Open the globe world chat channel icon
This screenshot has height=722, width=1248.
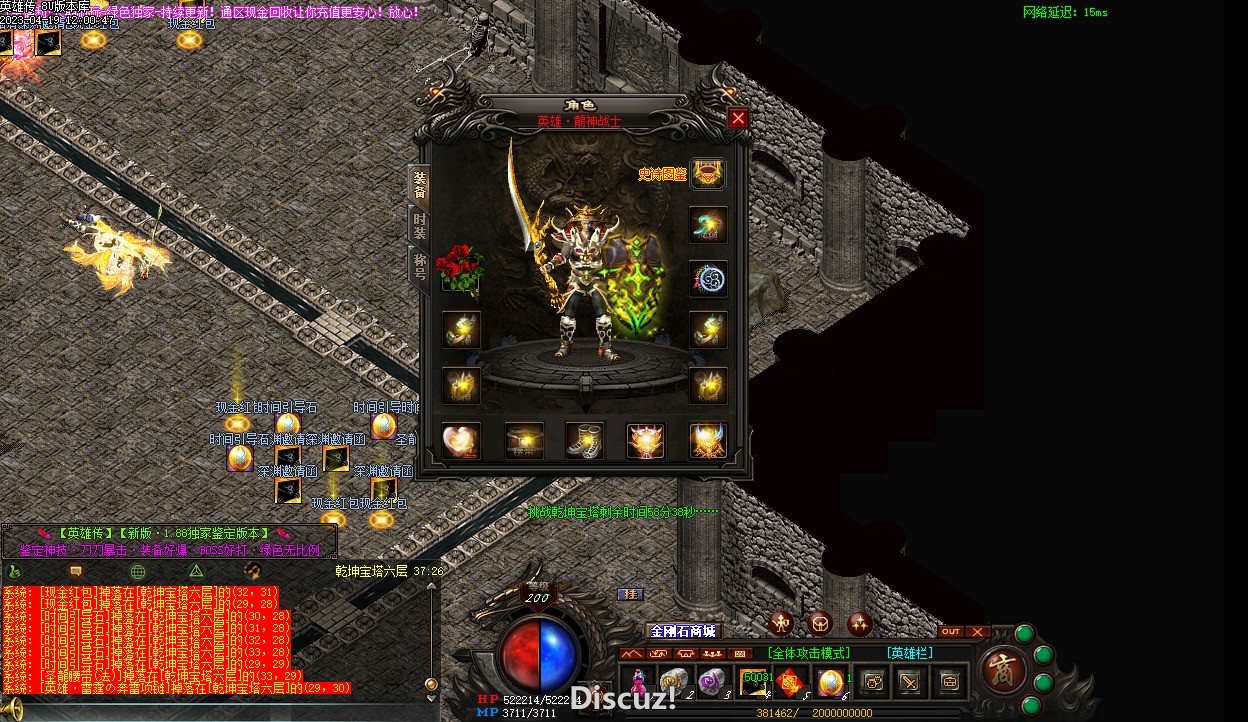[x=138, y=571]
